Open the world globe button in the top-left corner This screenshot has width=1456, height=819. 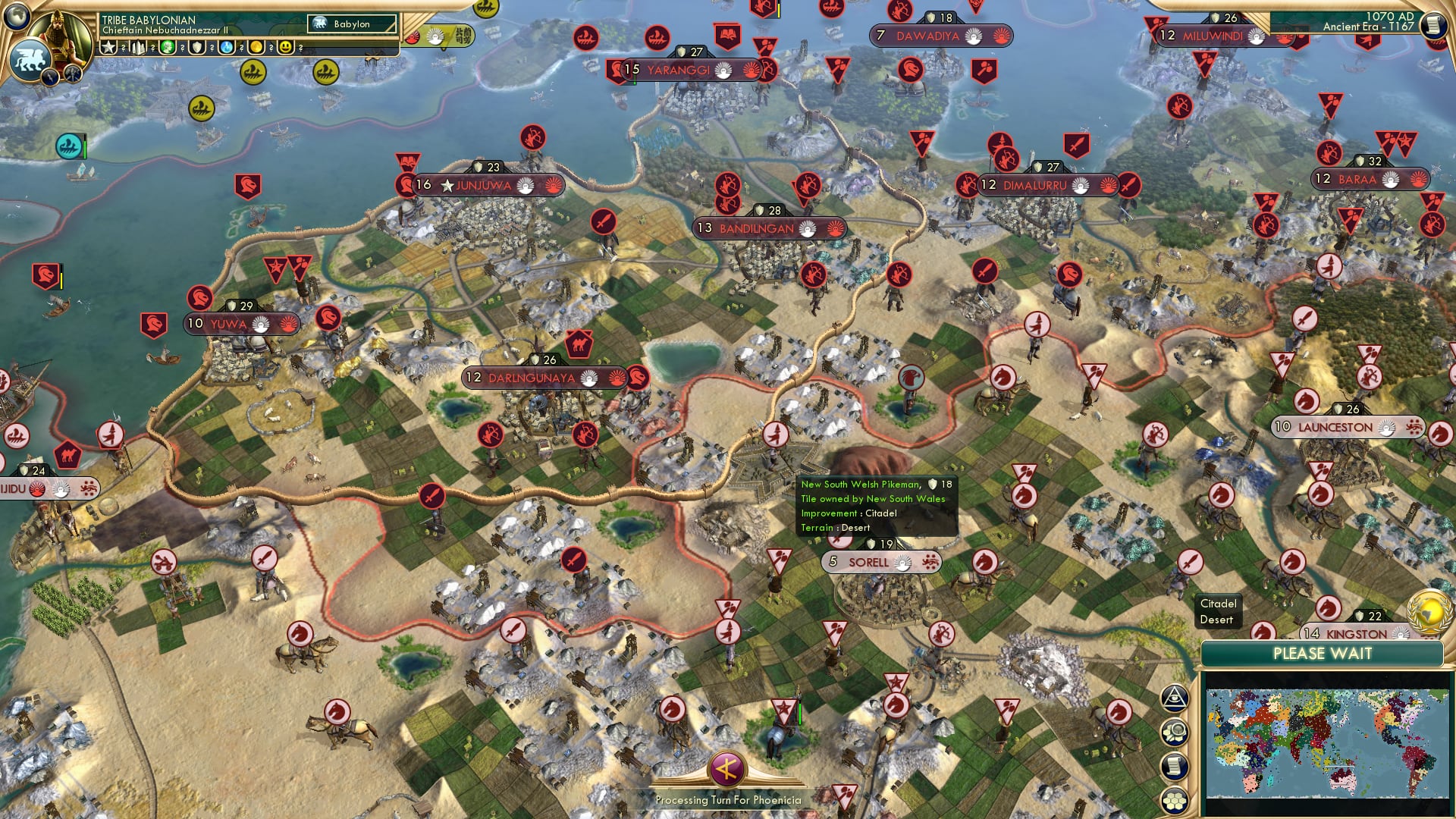15,15
